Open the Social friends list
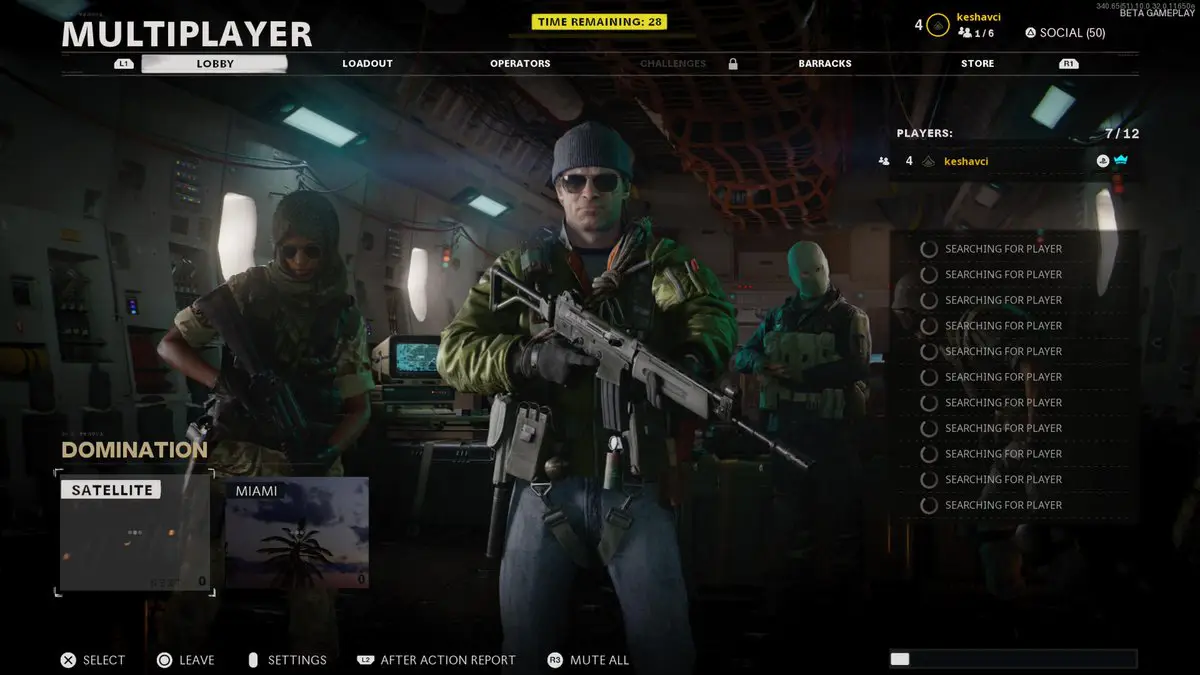 click(x=1065, y=33)
